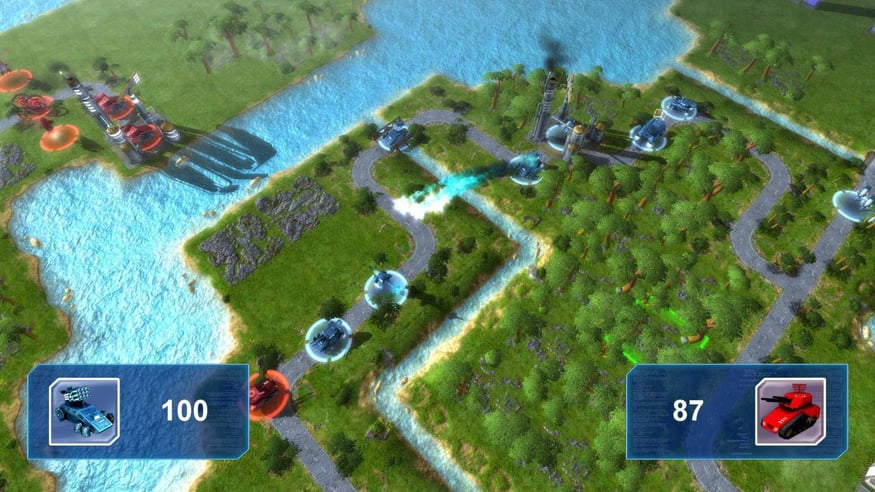
Task: Select the red tank unit icon
Action: pos(790,411)
